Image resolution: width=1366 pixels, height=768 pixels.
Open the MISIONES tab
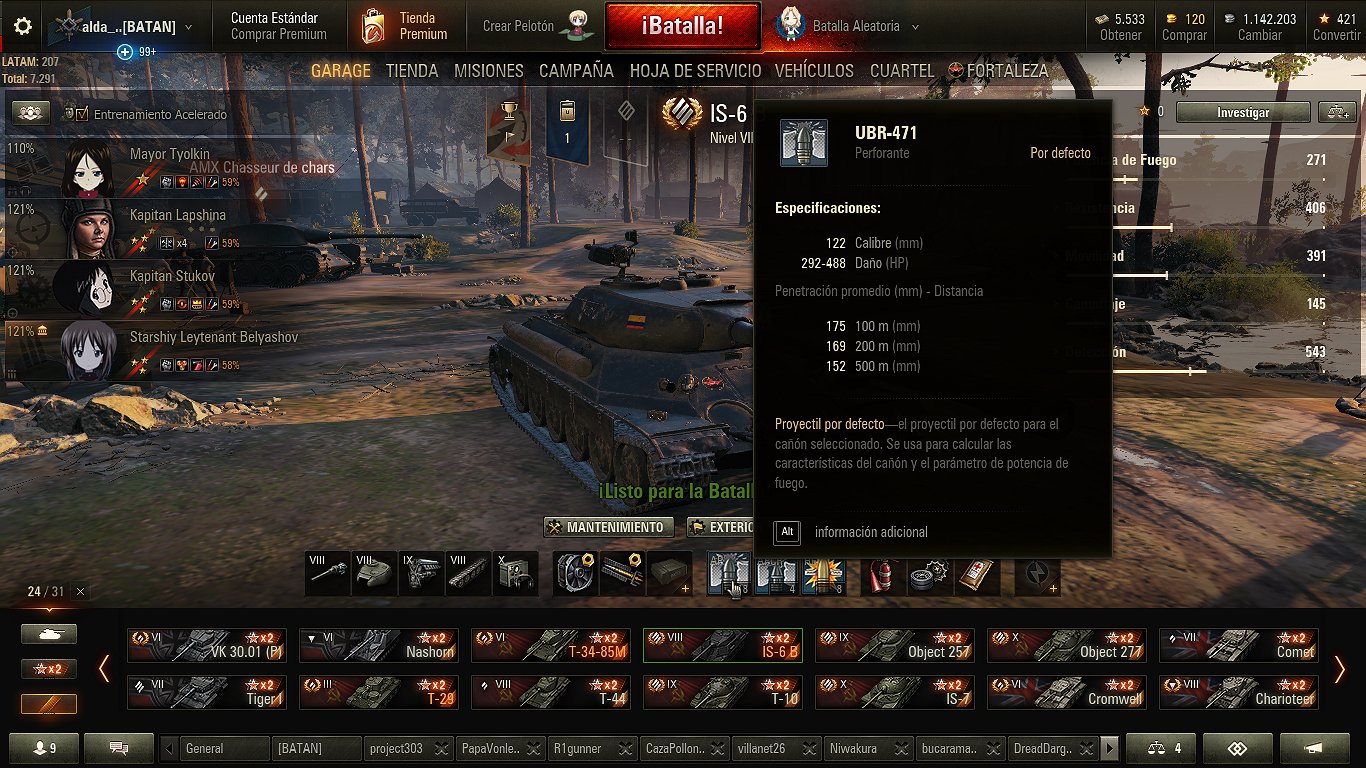(x=488, y=71)
